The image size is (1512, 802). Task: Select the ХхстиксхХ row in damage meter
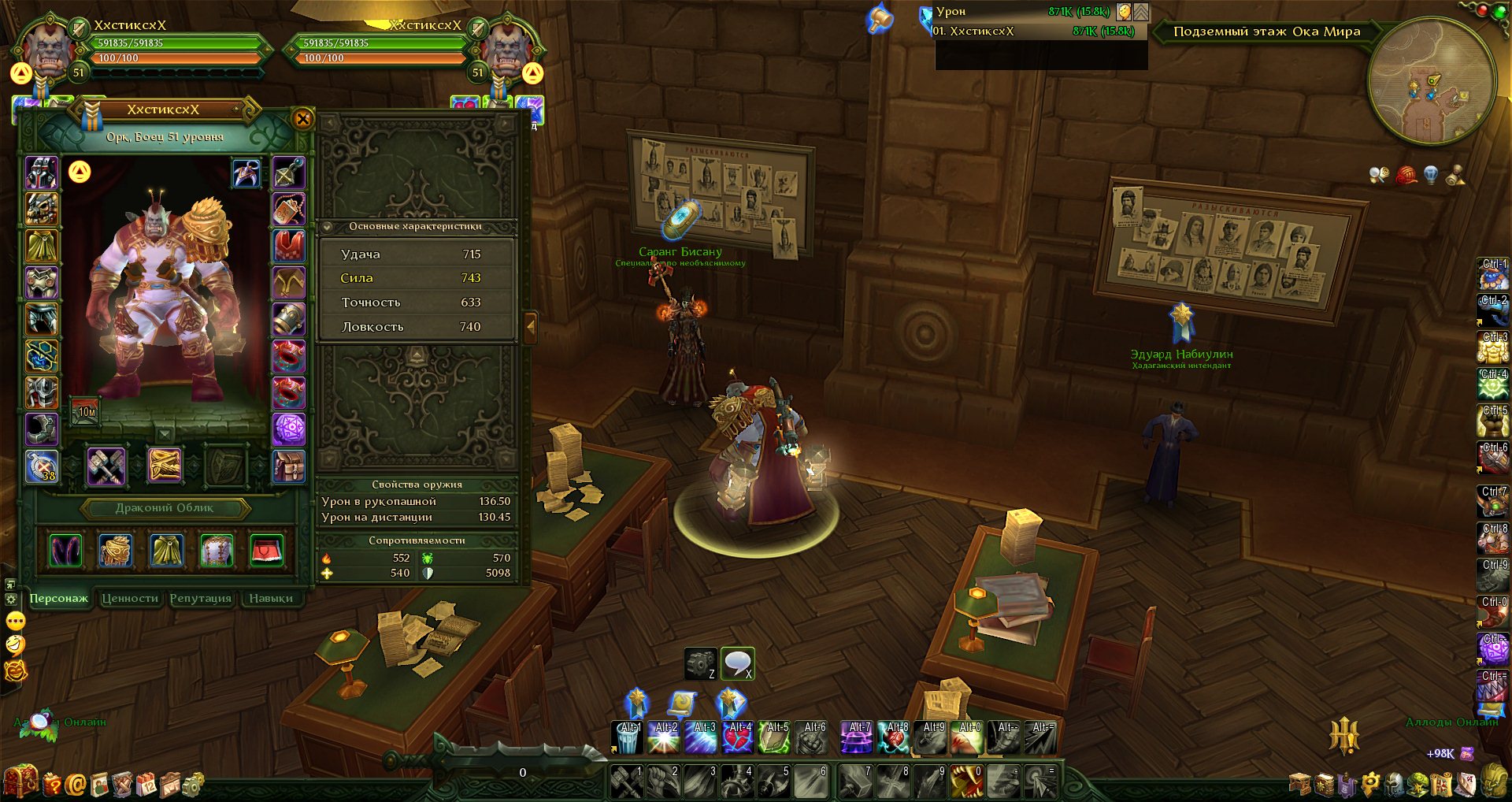[x=1039, y=32]
